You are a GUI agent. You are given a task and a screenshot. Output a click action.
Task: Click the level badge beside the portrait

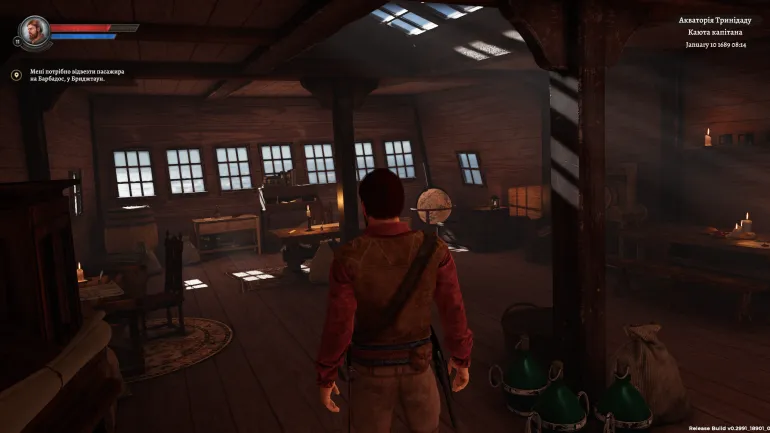tap(18, 42)
